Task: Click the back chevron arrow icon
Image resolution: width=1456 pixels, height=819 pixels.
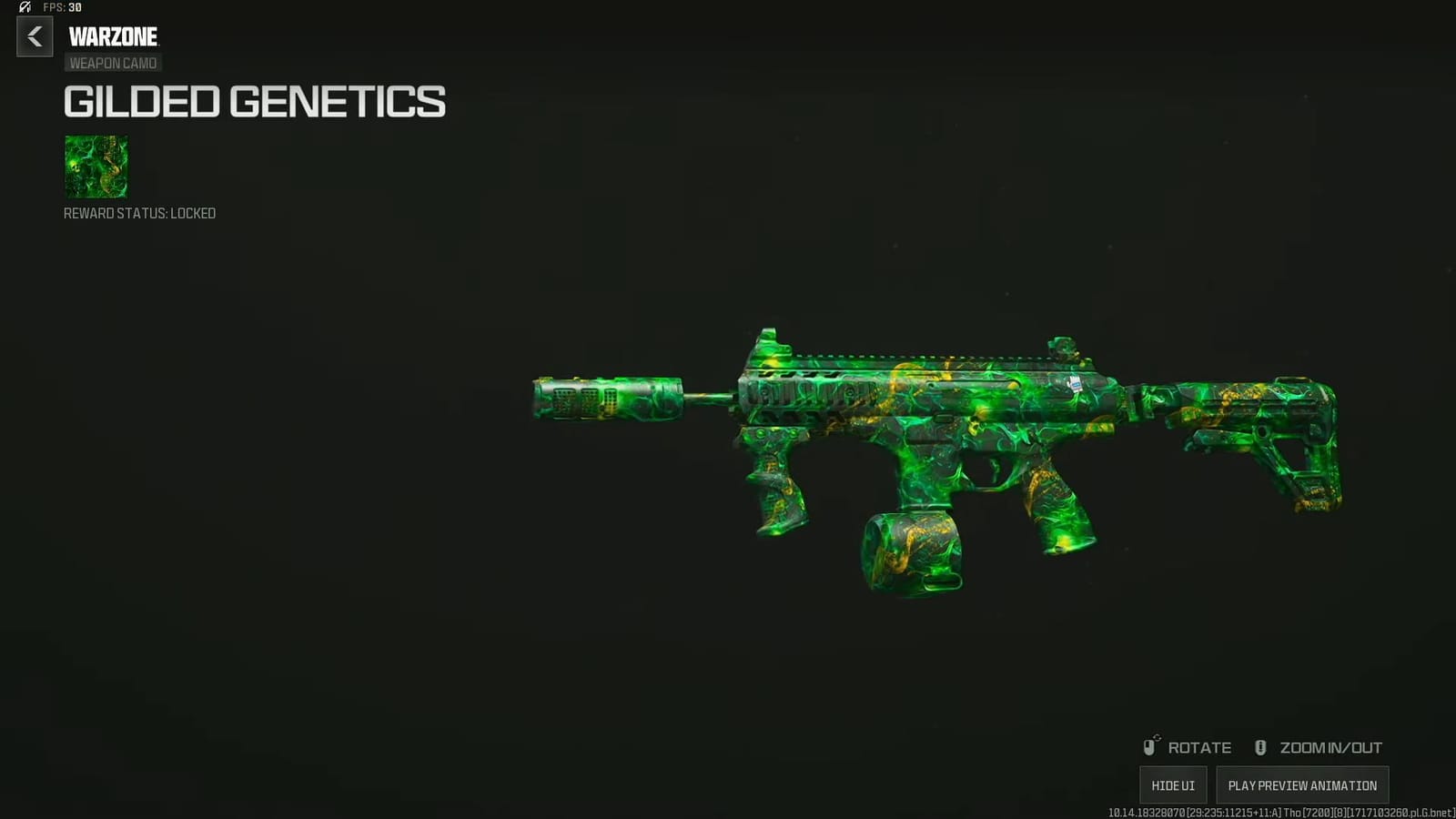Action: click(35, 36)
